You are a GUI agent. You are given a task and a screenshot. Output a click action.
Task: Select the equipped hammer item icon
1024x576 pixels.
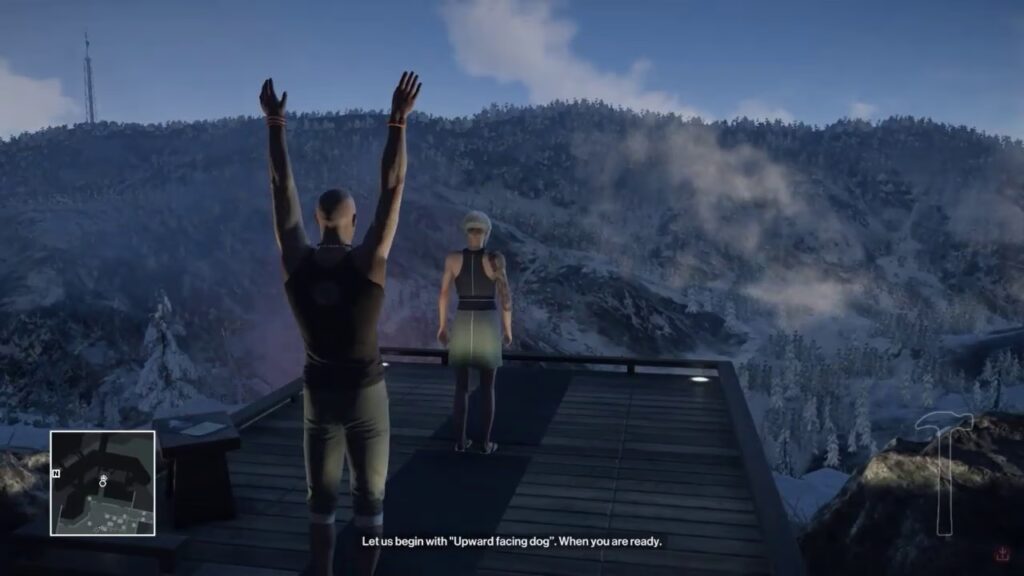coord(943,472)
